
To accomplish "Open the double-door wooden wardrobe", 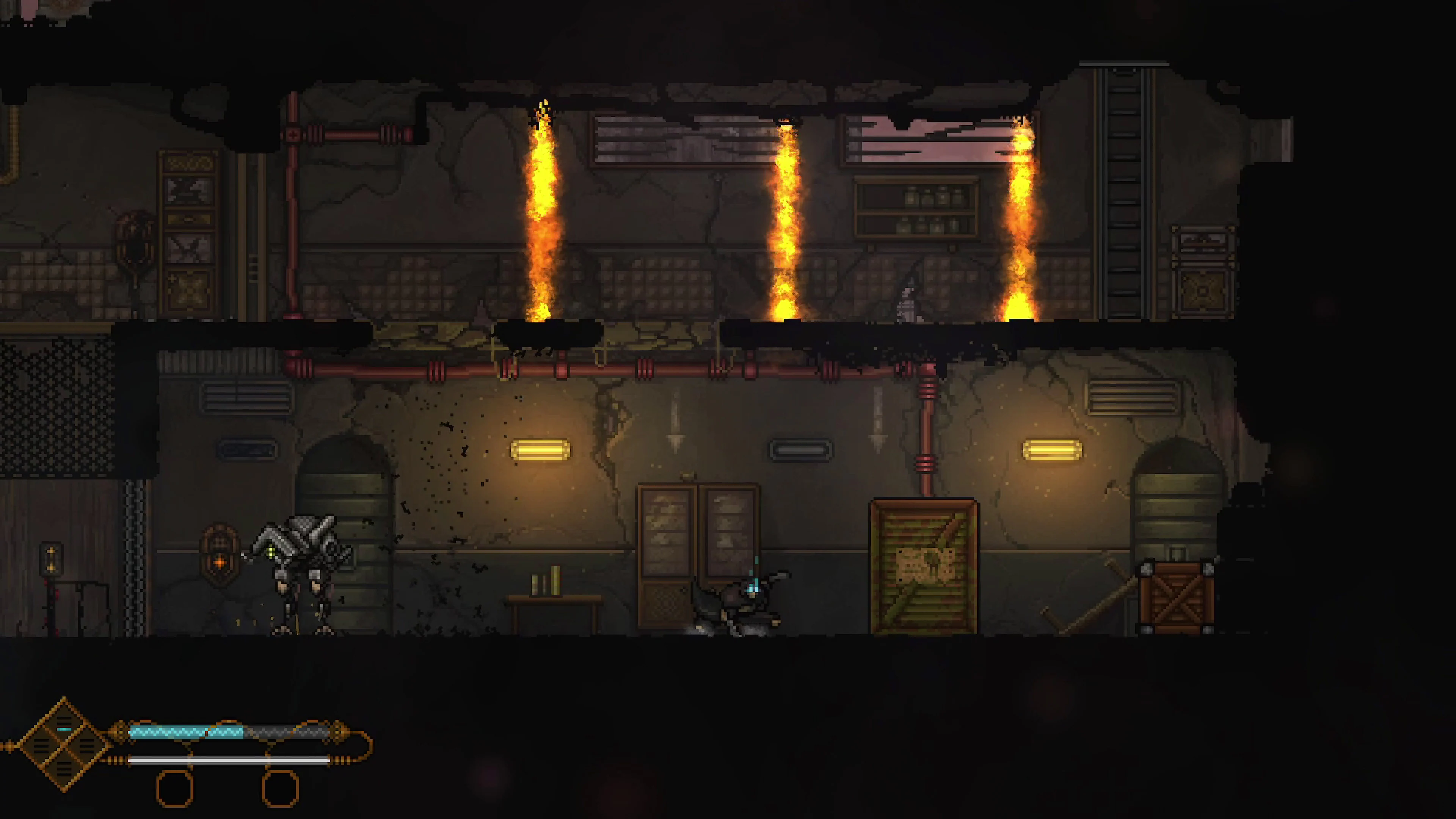I will [x=698, y=543].
